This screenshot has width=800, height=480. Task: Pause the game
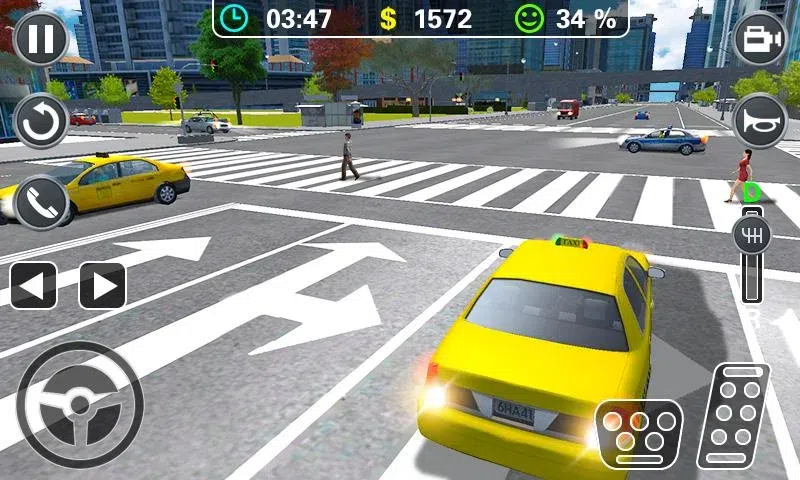[40, 38]
